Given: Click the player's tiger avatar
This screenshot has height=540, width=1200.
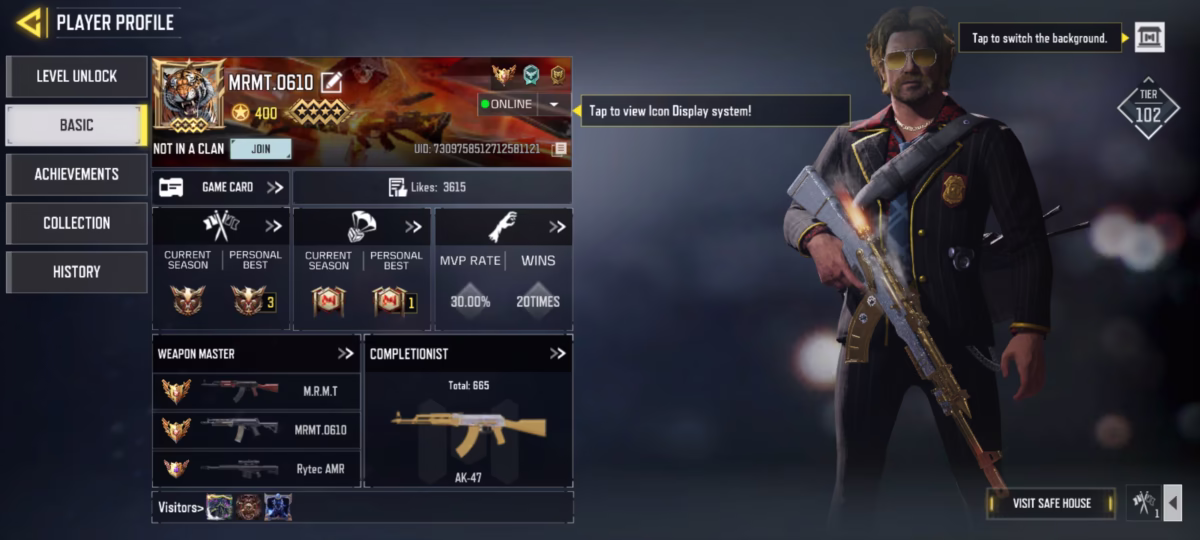Looking at the screenshot, I should coord(188,97).
